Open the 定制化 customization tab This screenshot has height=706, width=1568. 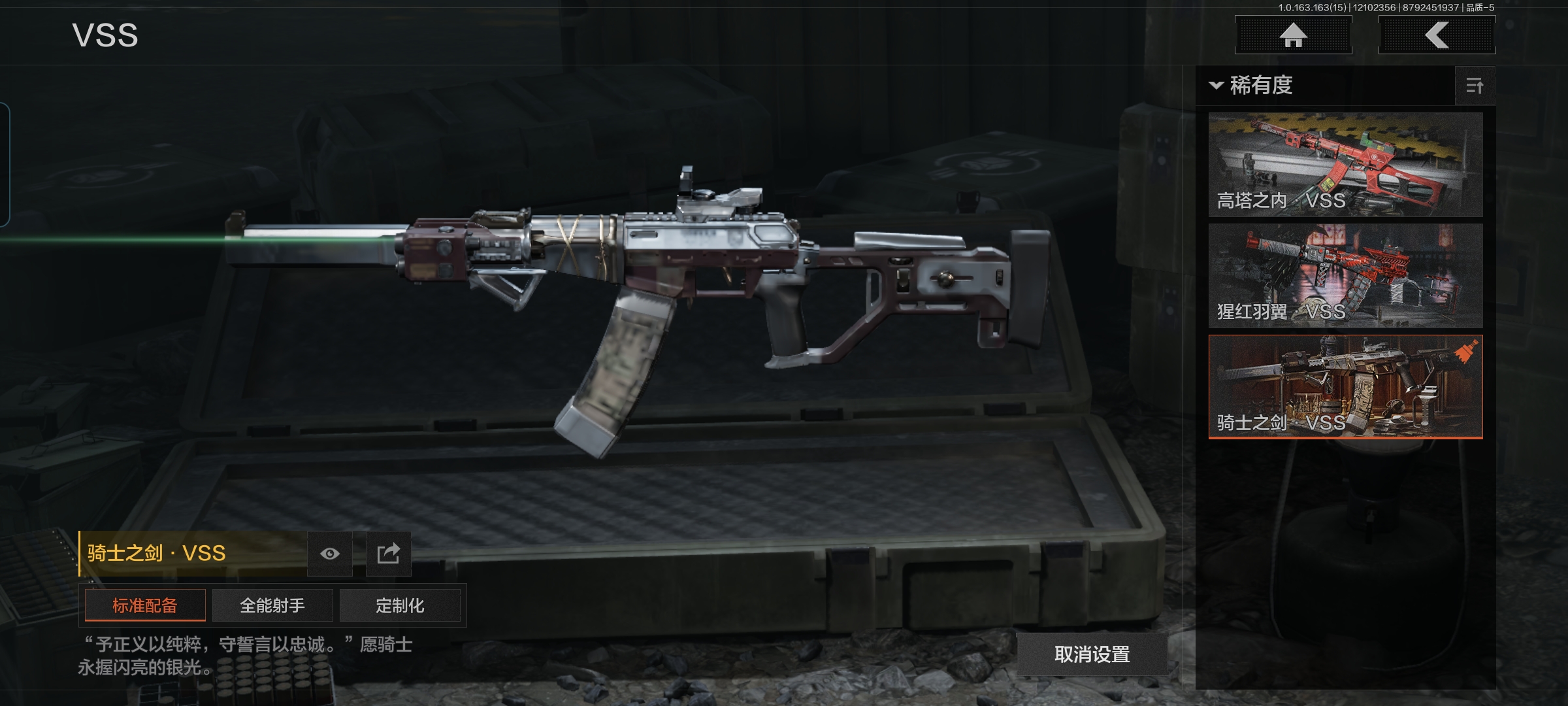coord(400,605)
